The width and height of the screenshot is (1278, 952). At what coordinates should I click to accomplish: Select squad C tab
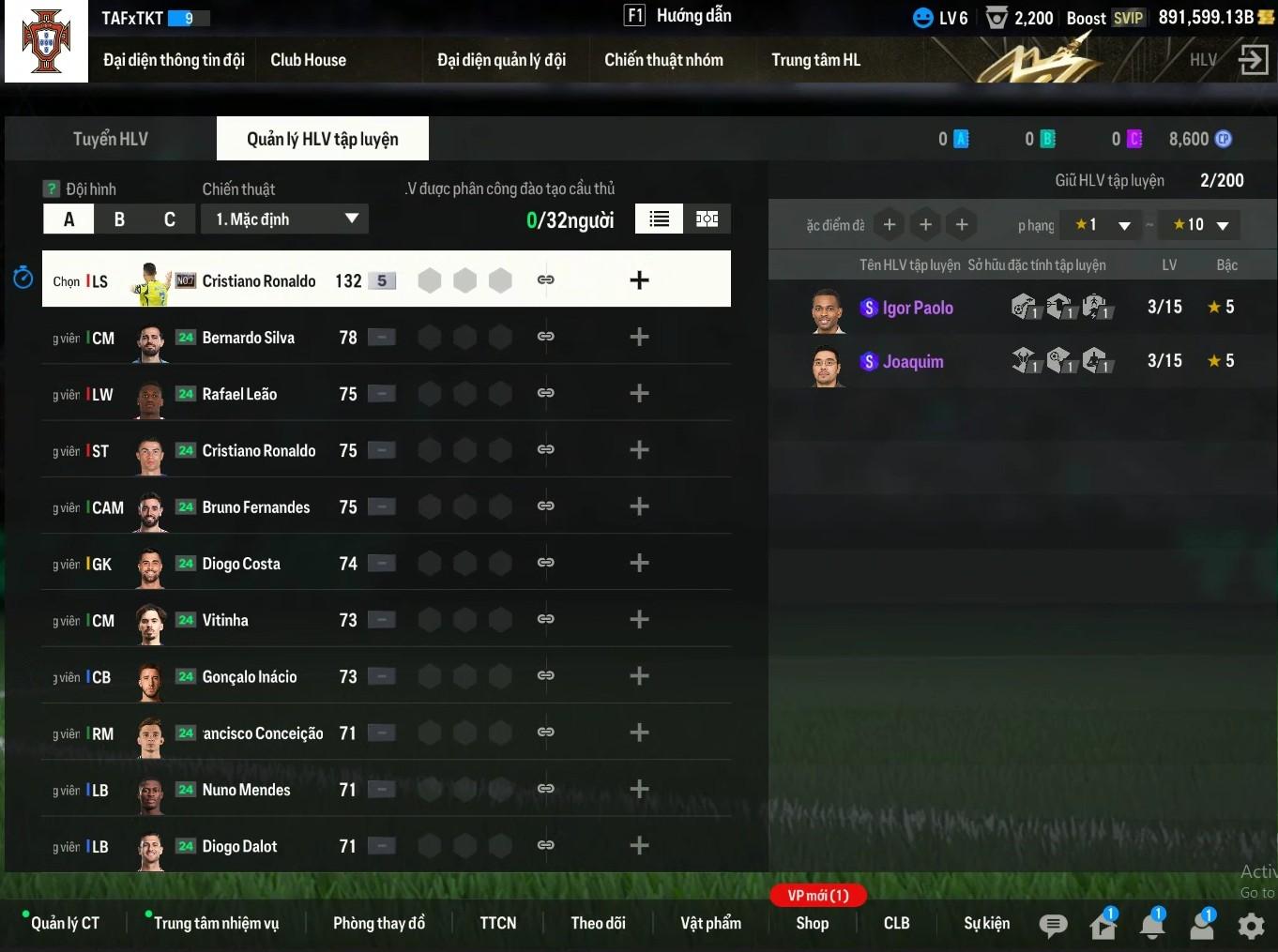click(x=170, y=219)
